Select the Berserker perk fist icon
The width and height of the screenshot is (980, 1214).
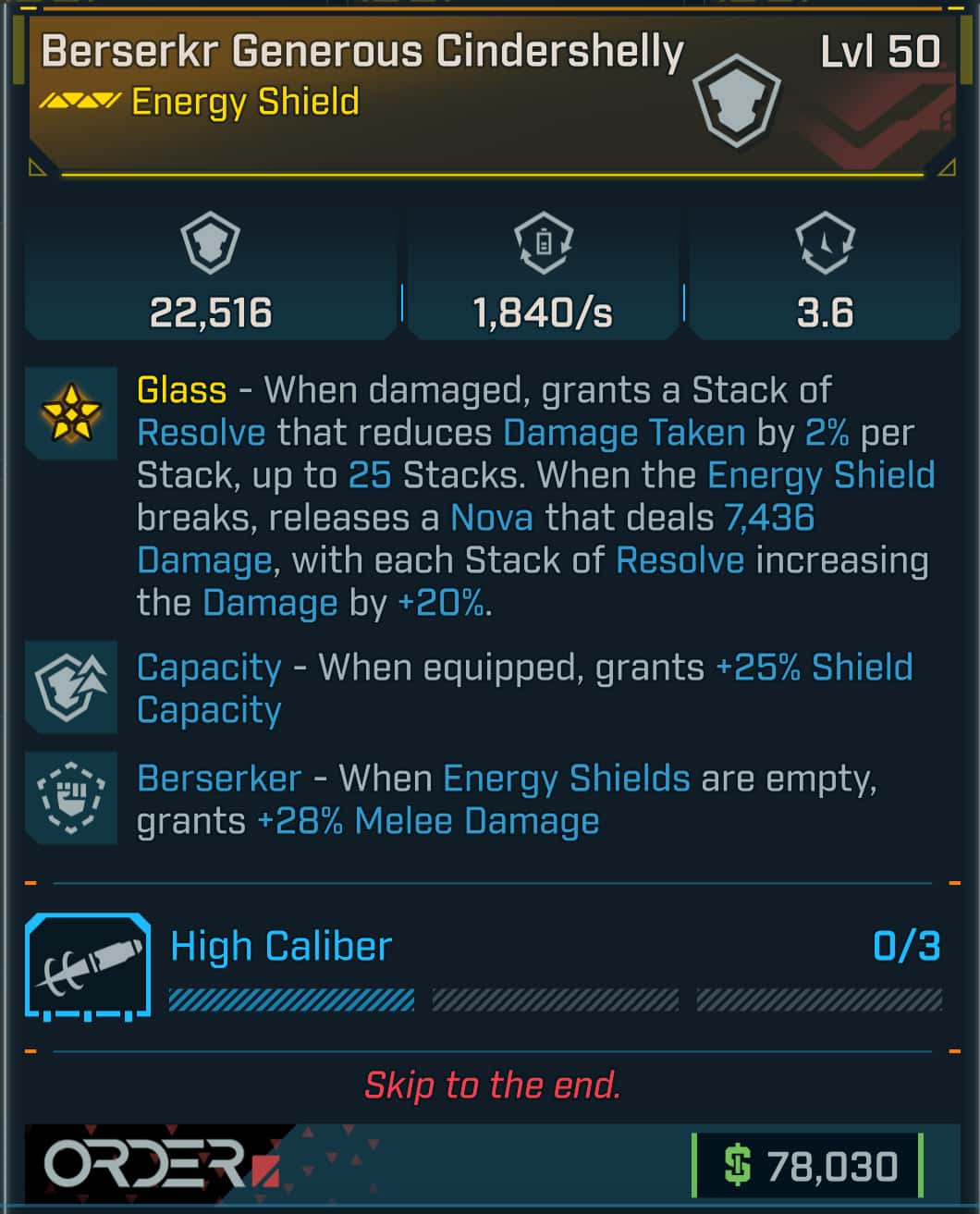(71, 798)
